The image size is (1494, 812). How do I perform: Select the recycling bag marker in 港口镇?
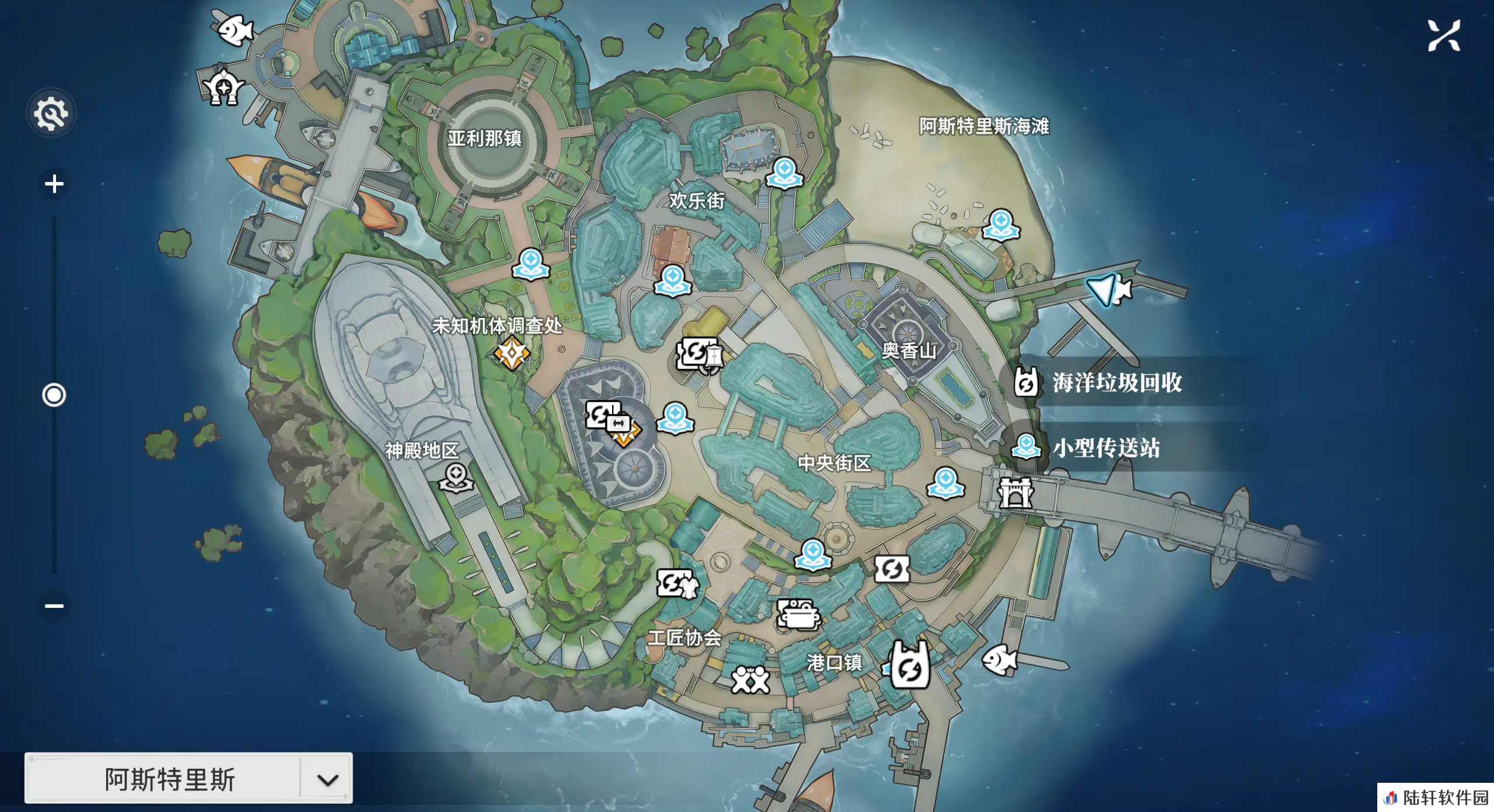[x=910, y=666]
